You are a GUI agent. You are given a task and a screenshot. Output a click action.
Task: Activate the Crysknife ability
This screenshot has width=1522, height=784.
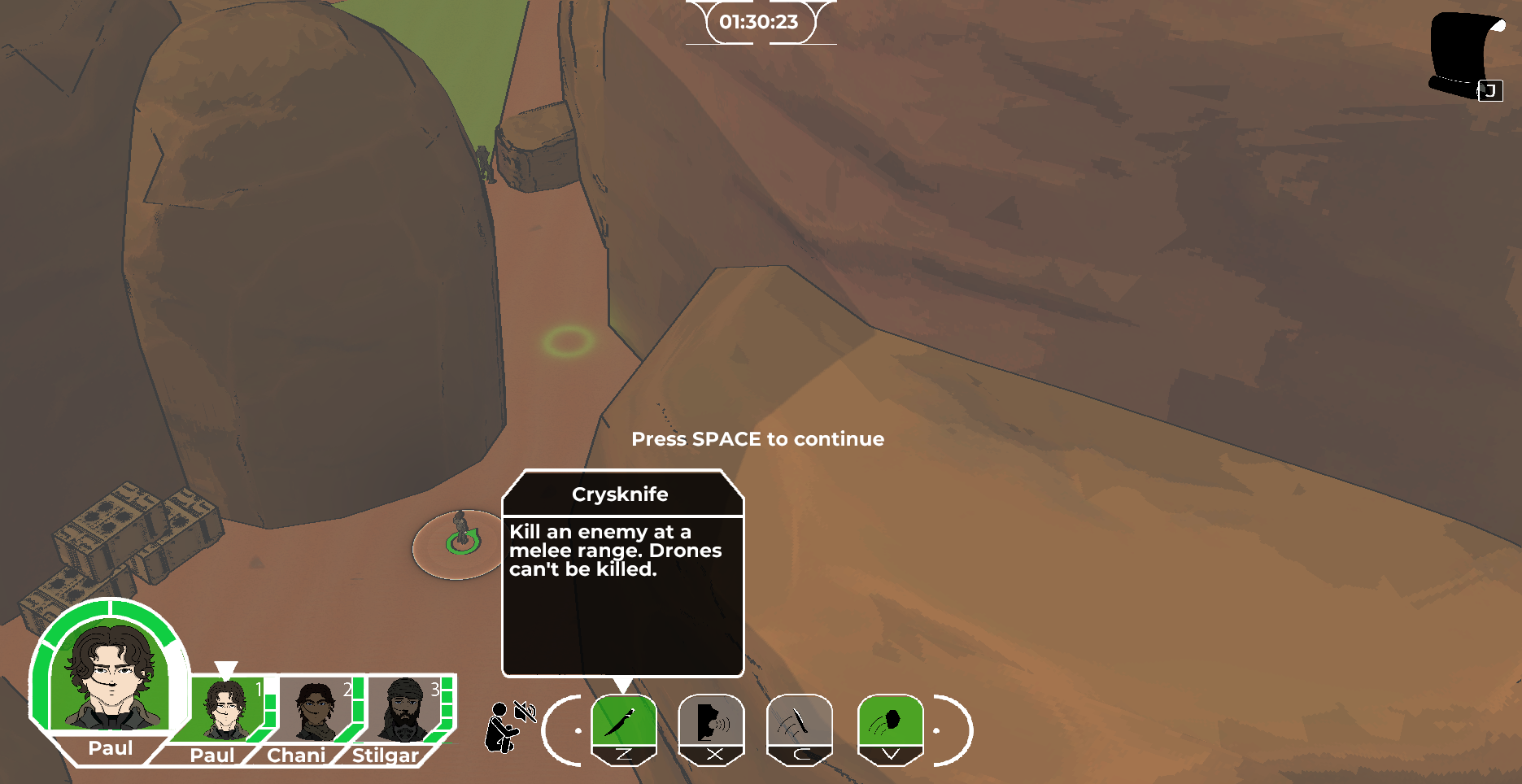click(x=624, y=722)
